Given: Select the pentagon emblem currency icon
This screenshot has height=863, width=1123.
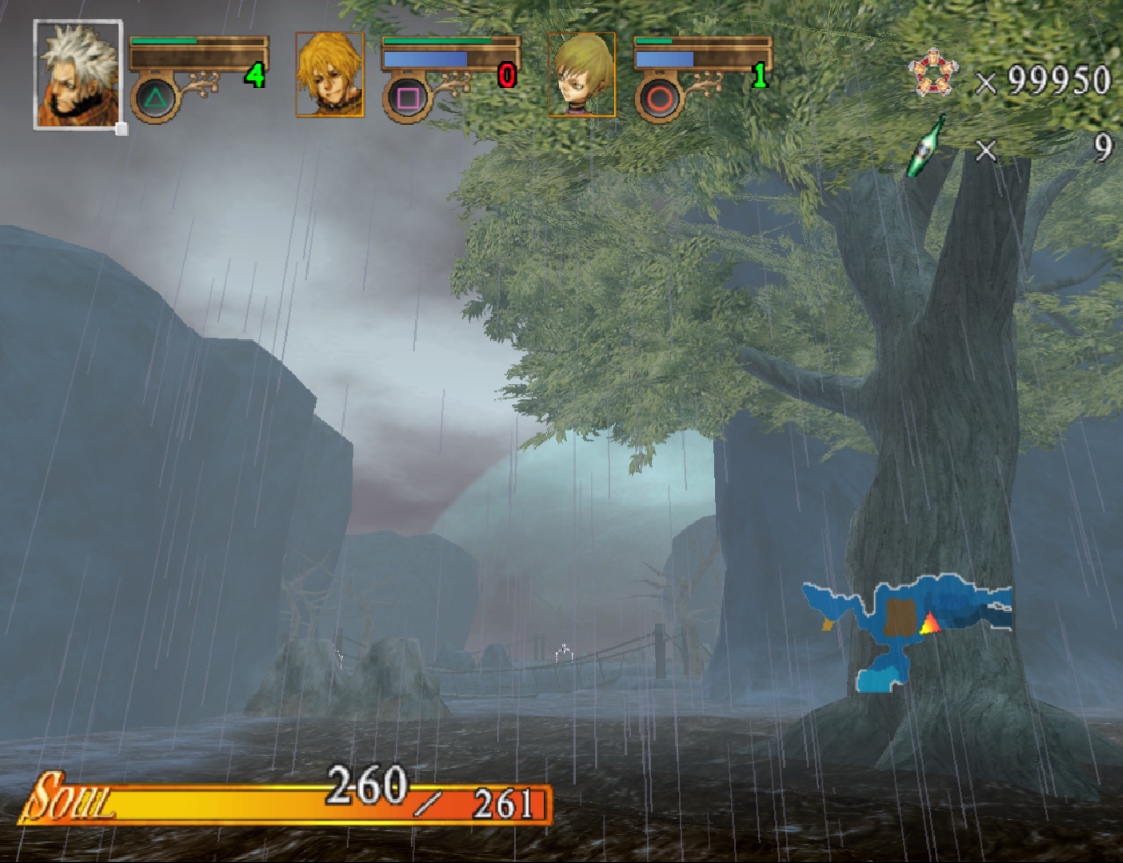Looking at the screenshot, I should point(934,76).
